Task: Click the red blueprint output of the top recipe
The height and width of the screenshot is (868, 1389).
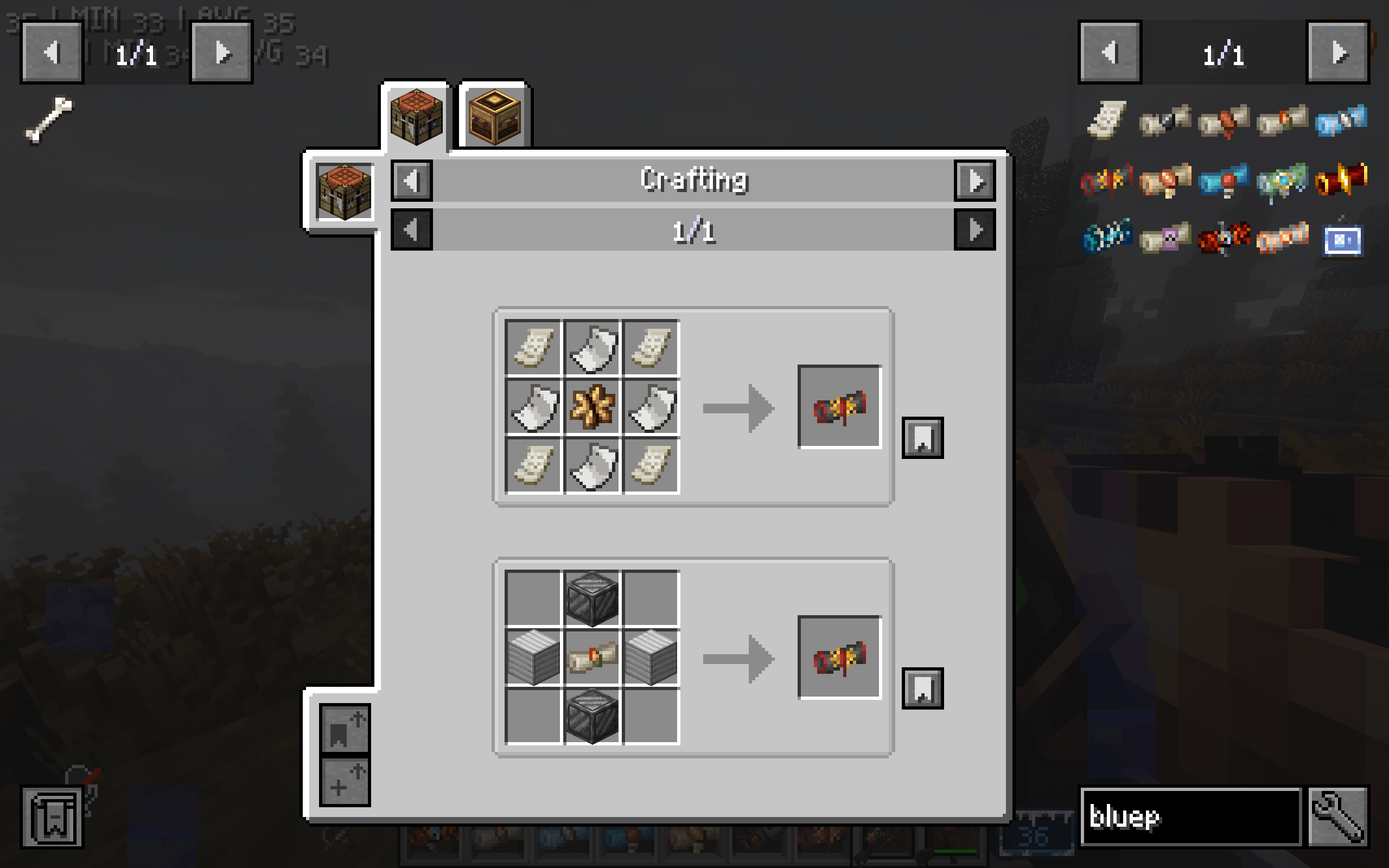Action: pos(839,407)
